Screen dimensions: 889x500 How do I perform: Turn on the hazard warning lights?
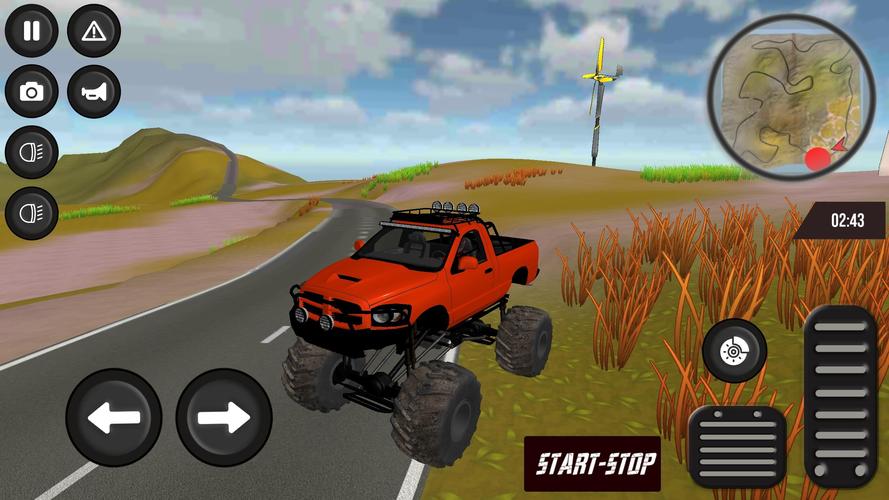tap(94, 31)
